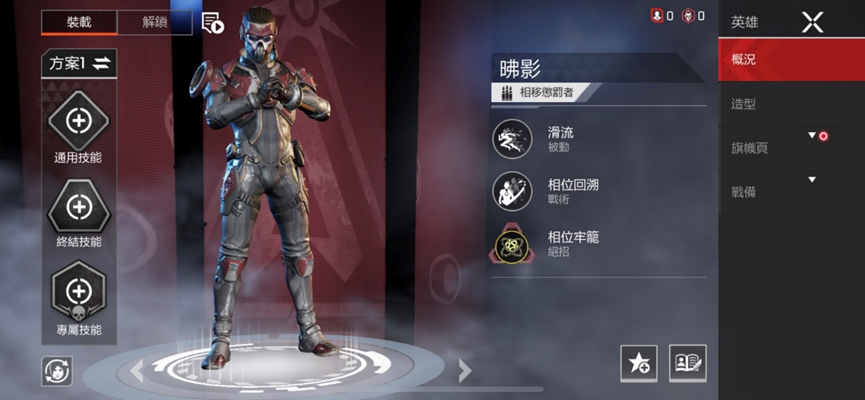Image resolution: width=865 pixels, height=400 pixels.
Task: Tap the star favorite button
Action: 638,363
